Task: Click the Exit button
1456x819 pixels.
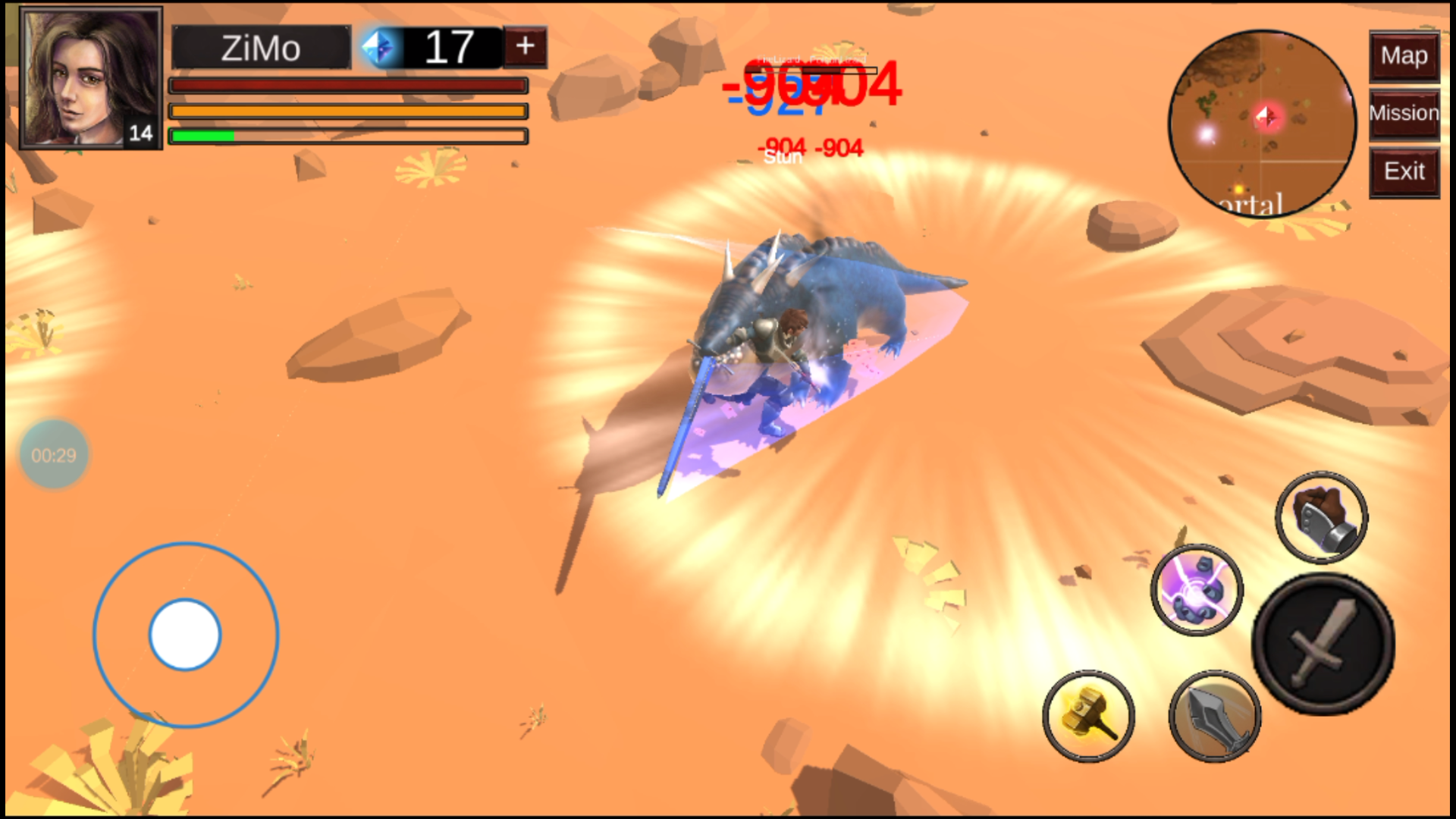Action: [x=1404, y=172]
